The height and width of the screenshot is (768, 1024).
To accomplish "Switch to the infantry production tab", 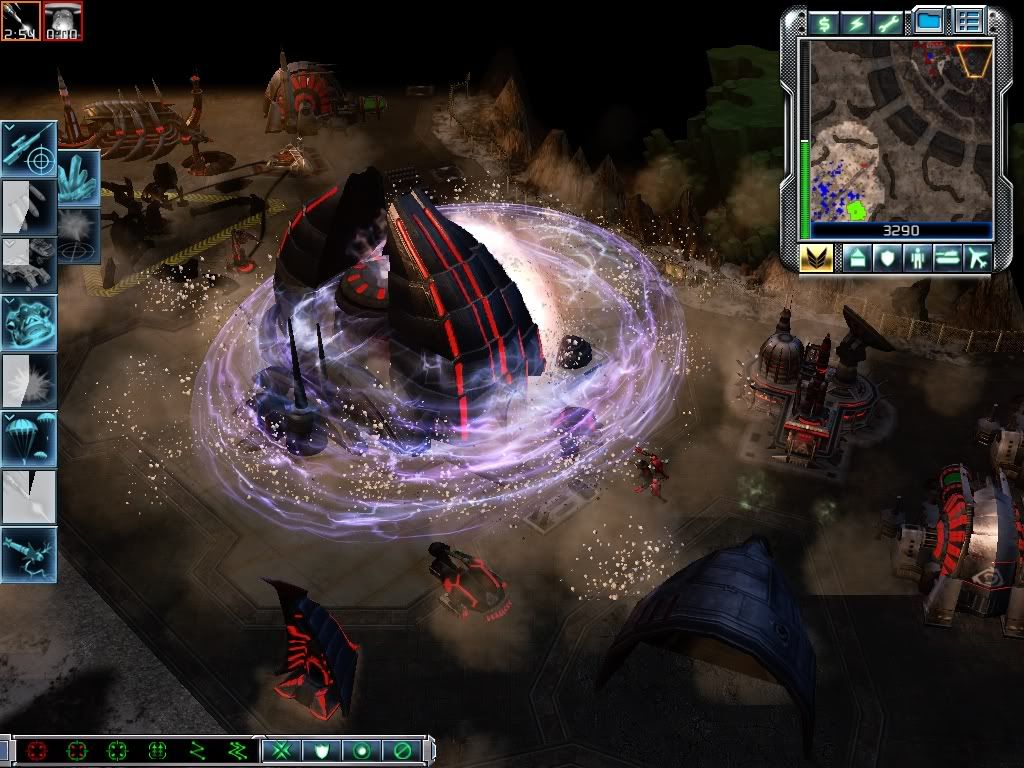I will click(918, 258).
